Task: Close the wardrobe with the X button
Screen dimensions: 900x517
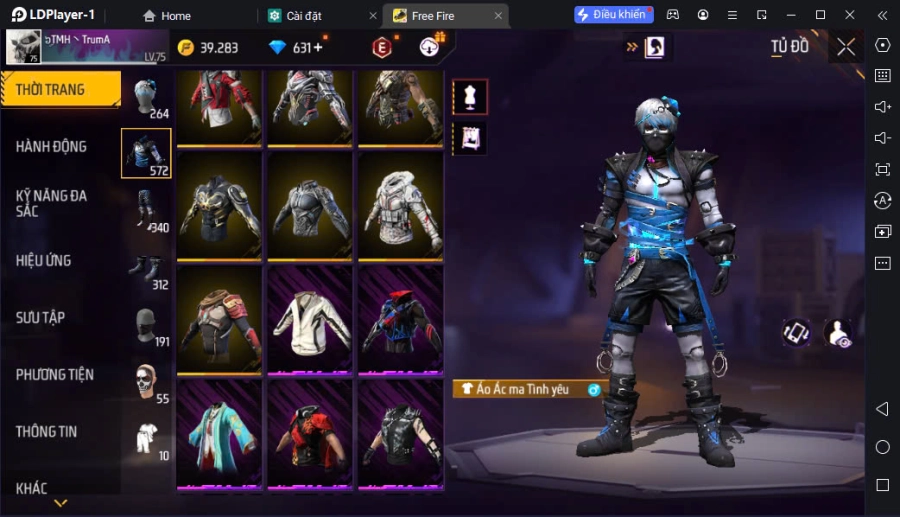Action: point(846,47)
